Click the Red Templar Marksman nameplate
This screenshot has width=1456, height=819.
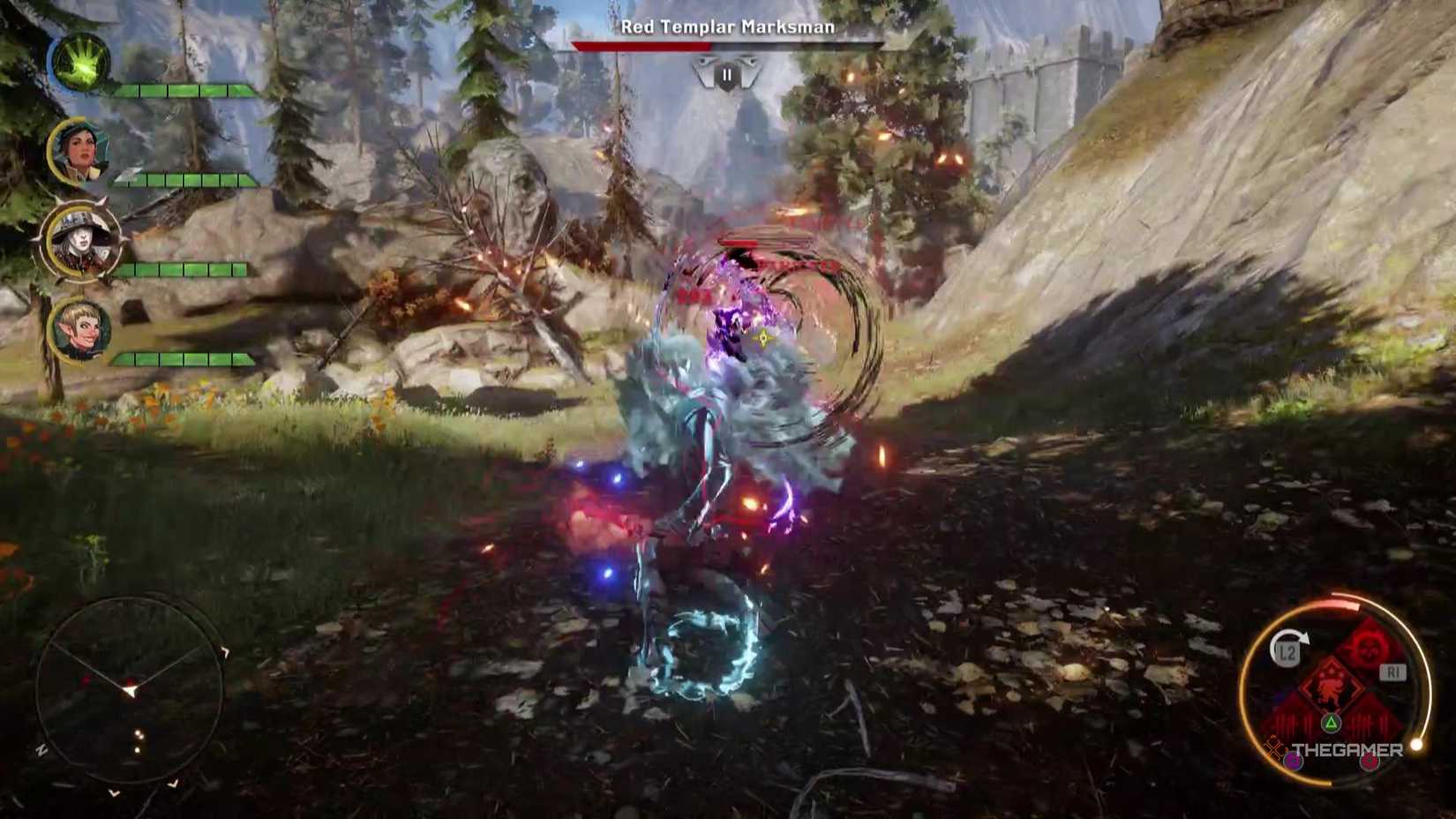[726, 29]
